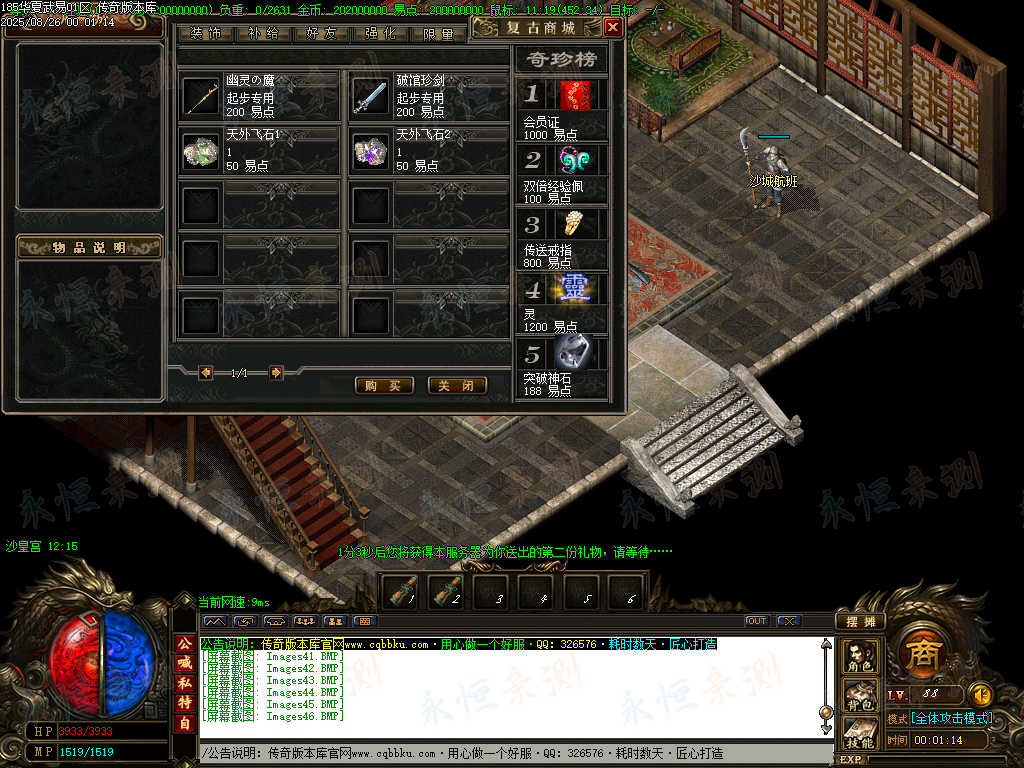Image resolution: width=1024 pixels, height=768 pixels.
Task: Open the 限量 limited tab
Action: tap(437, 34)
